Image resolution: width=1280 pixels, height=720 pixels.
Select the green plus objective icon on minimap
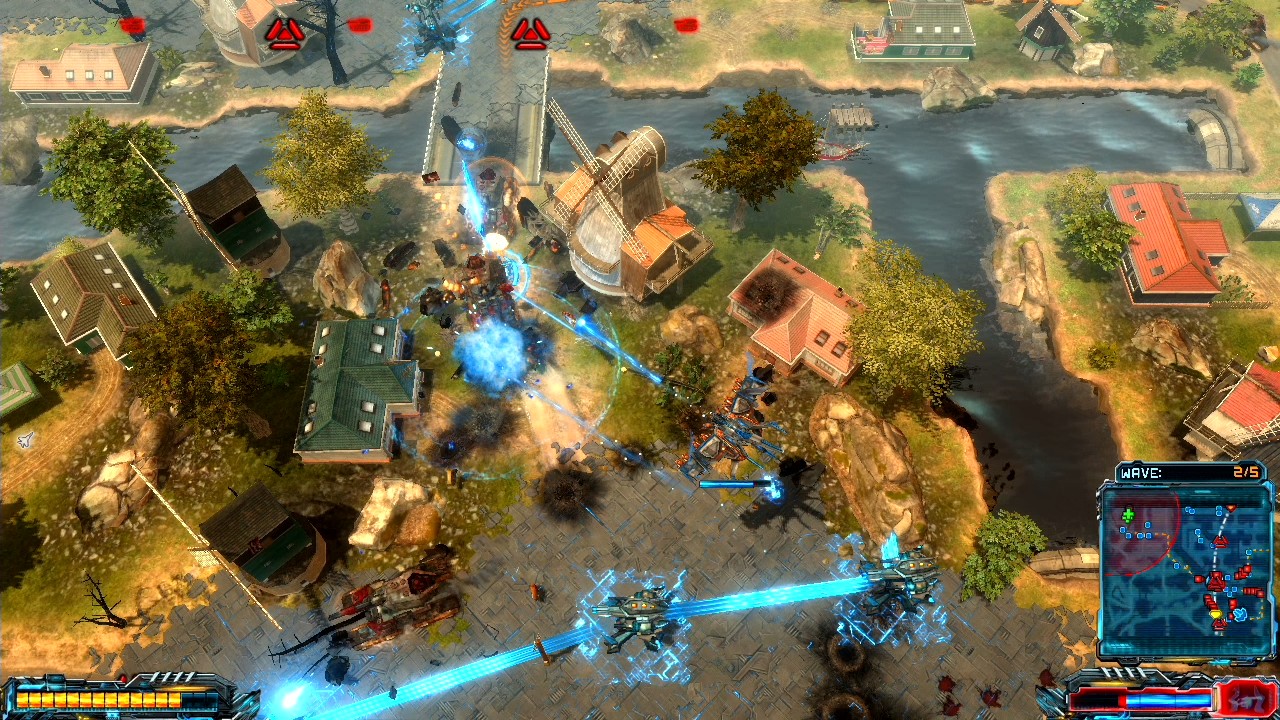point(1127,514)
